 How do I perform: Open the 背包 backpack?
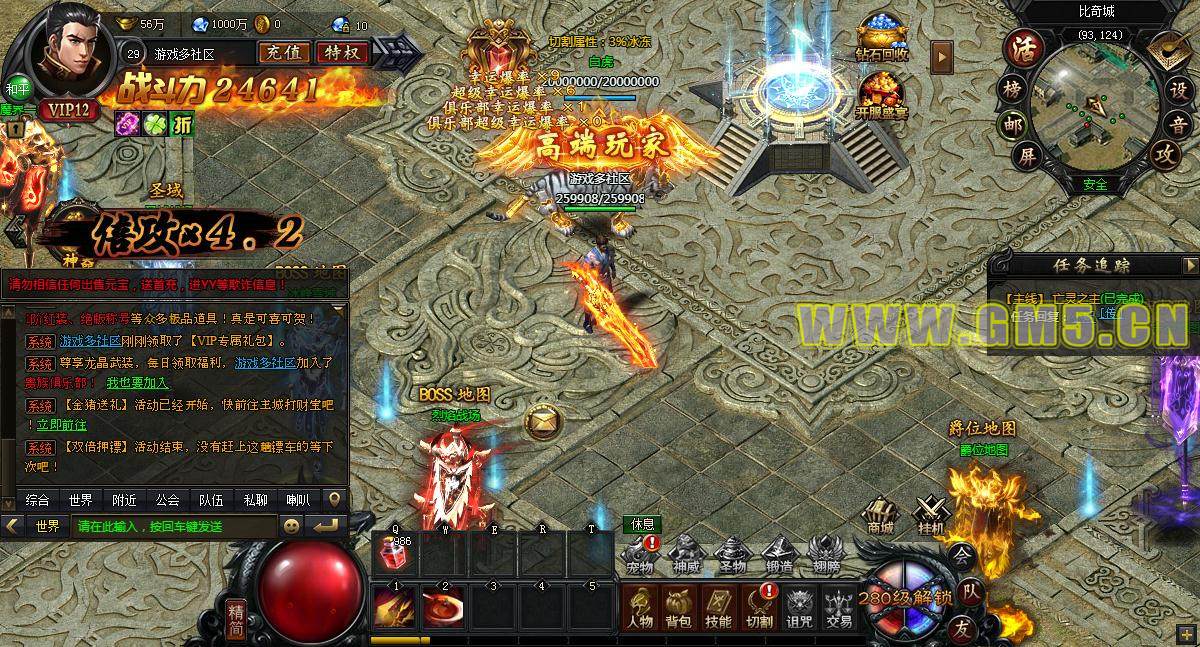click(678, 607)
